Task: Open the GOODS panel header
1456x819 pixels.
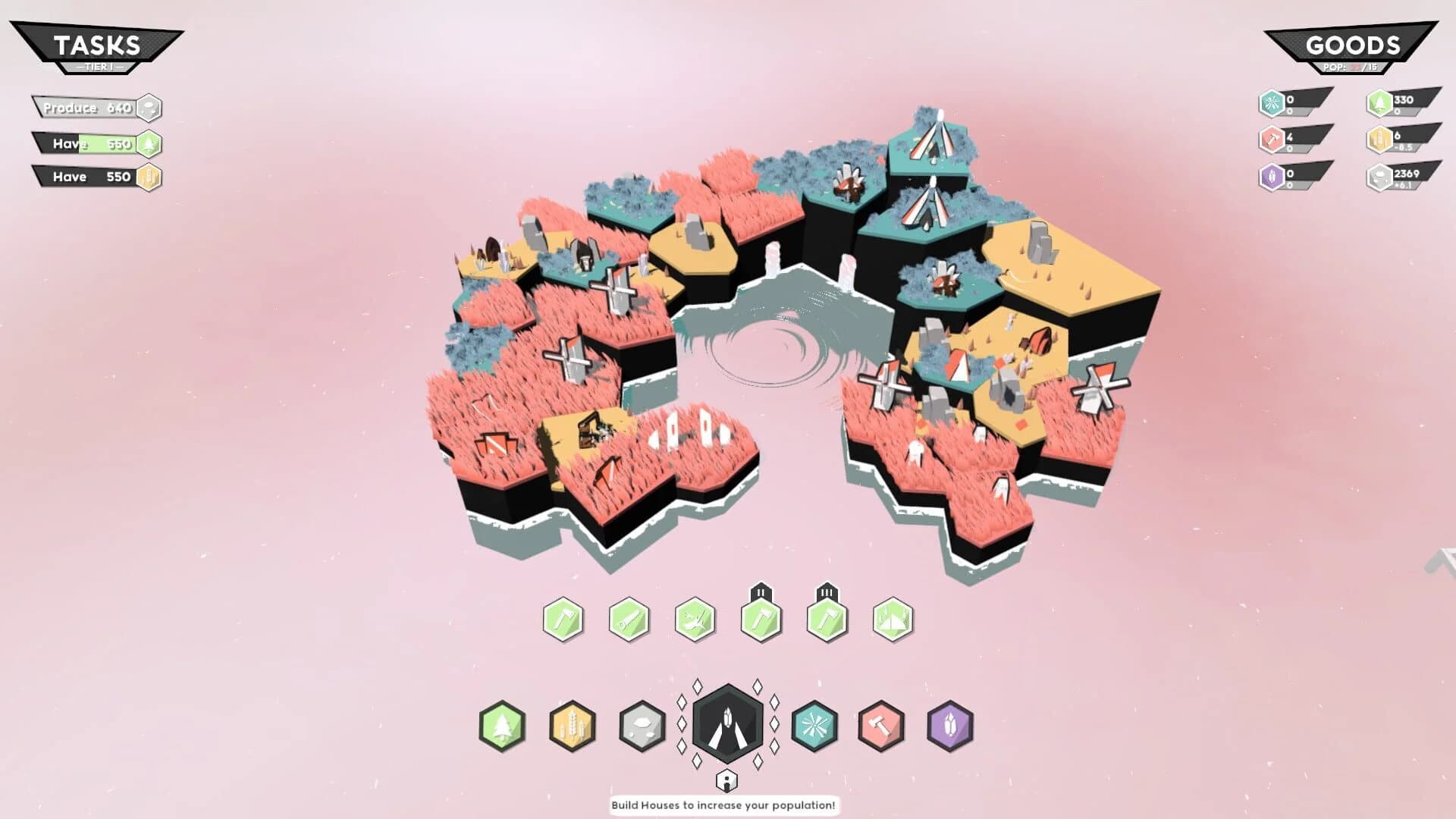Action: (1354, 45)
